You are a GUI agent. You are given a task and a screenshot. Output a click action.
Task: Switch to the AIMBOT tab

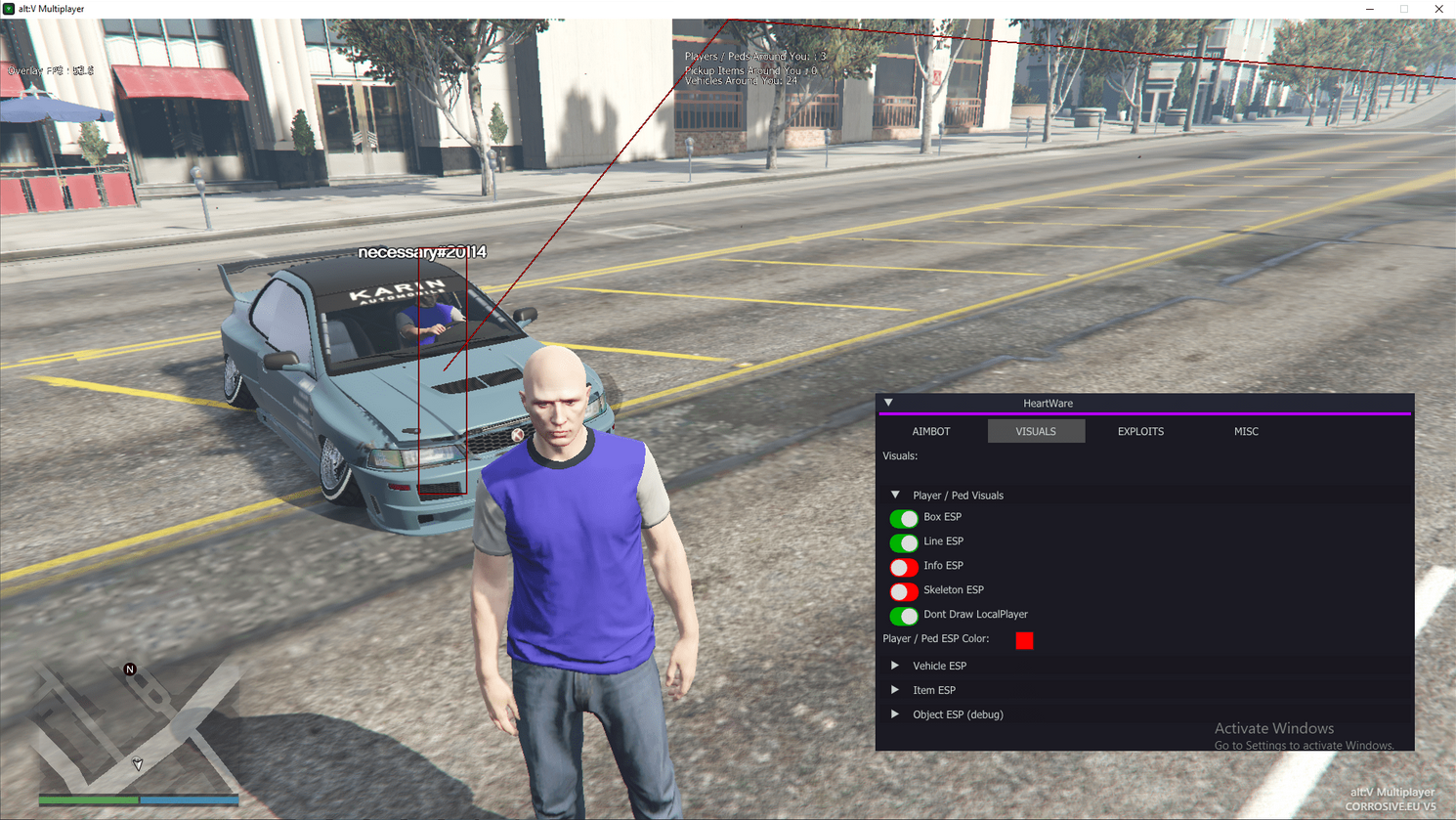point(930,431)
